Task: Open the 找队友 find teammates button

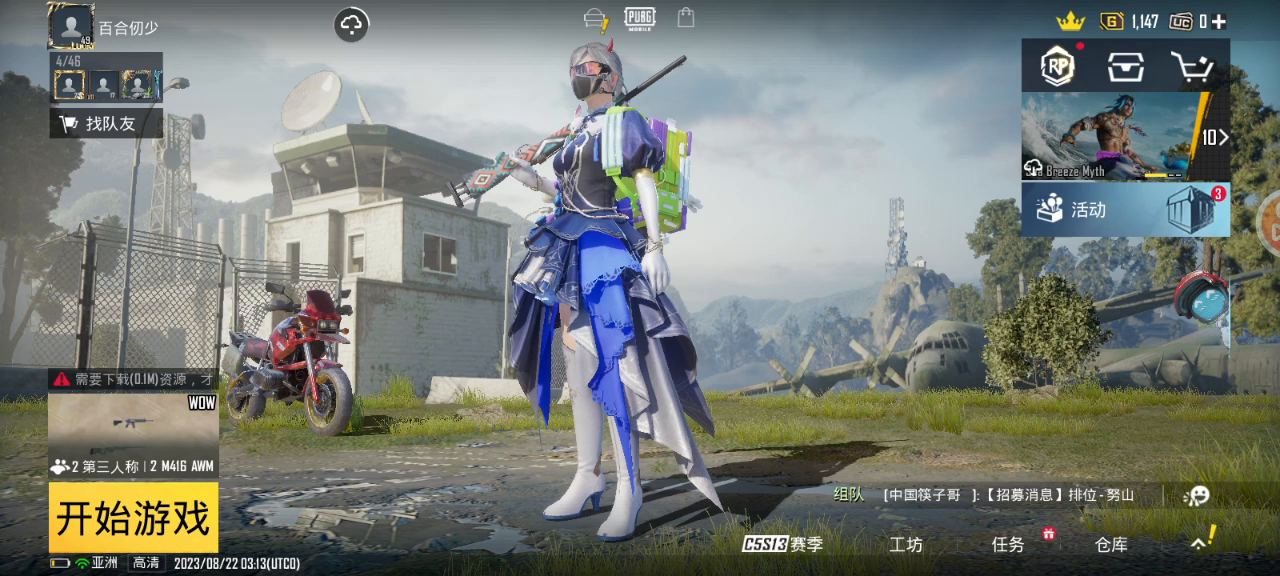Action: point(107,123)
